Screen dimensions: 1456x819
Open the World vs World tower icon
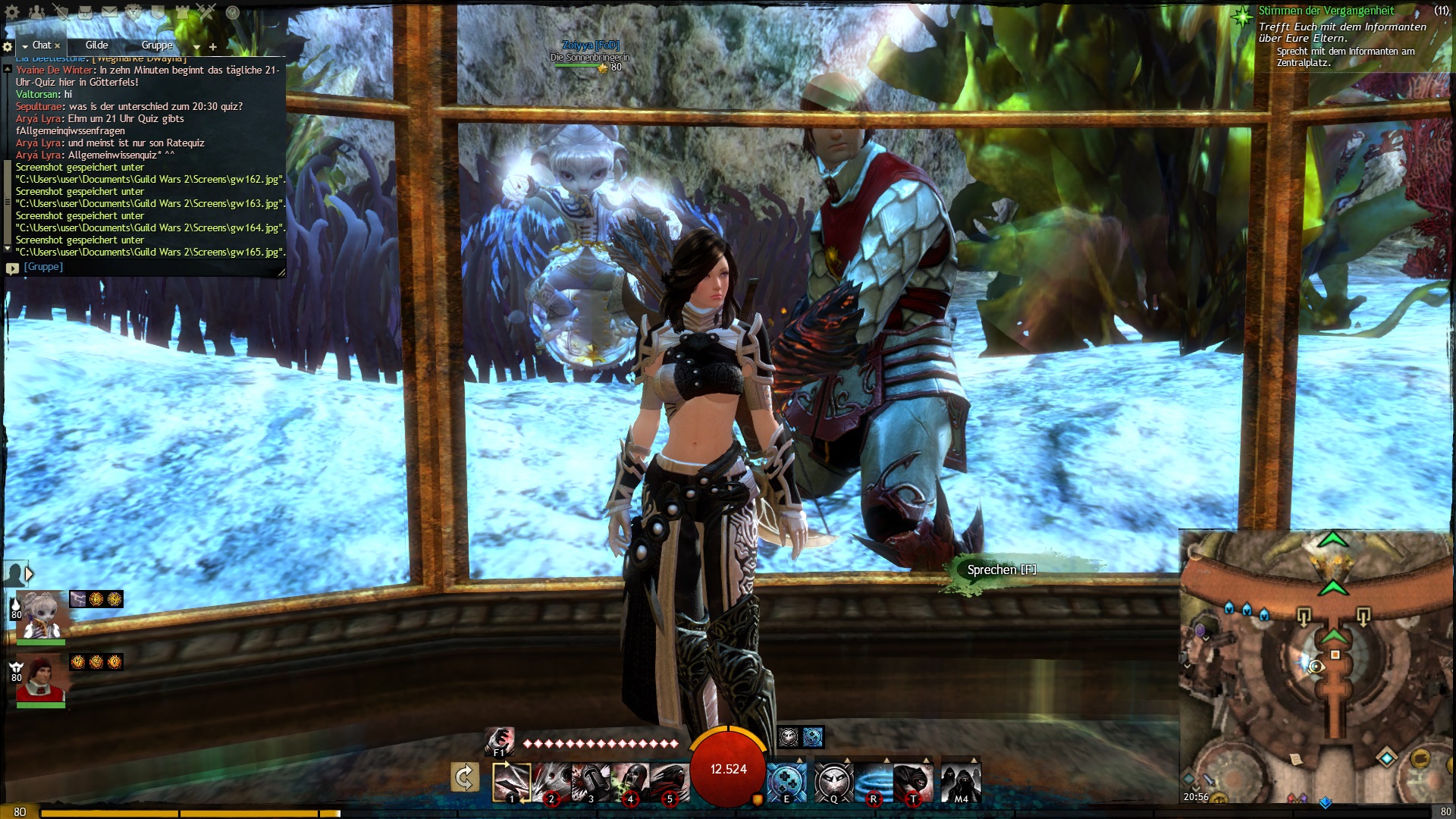(183, 12)
